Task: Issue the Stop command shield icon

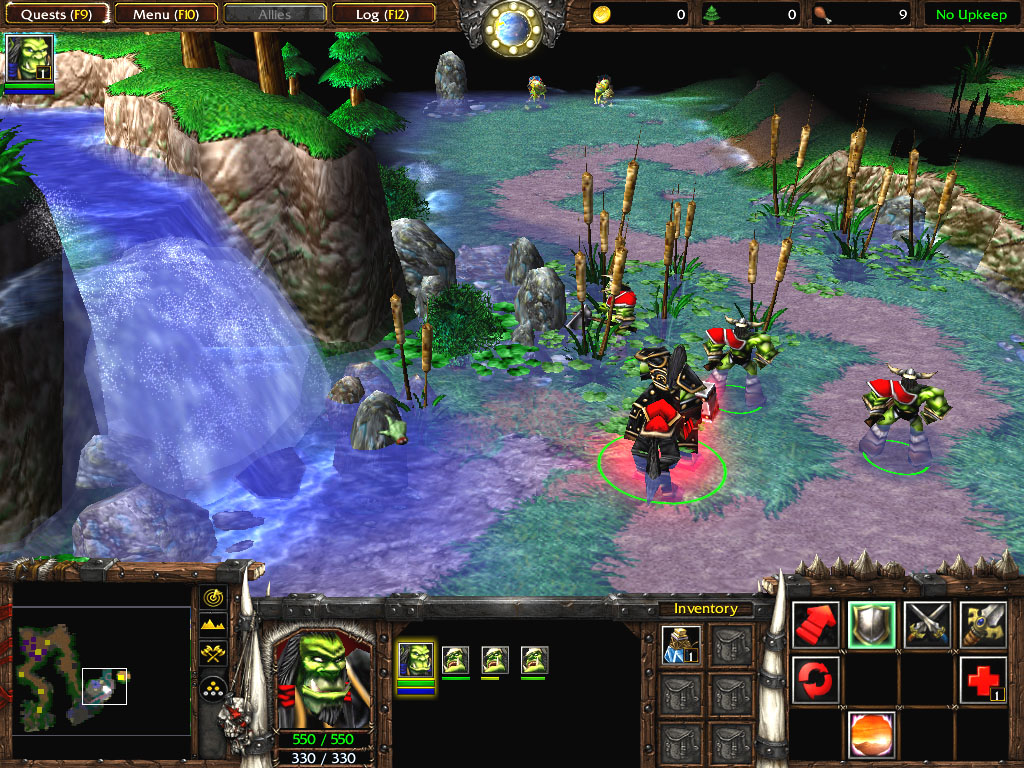Action: [x=871, y=625]
